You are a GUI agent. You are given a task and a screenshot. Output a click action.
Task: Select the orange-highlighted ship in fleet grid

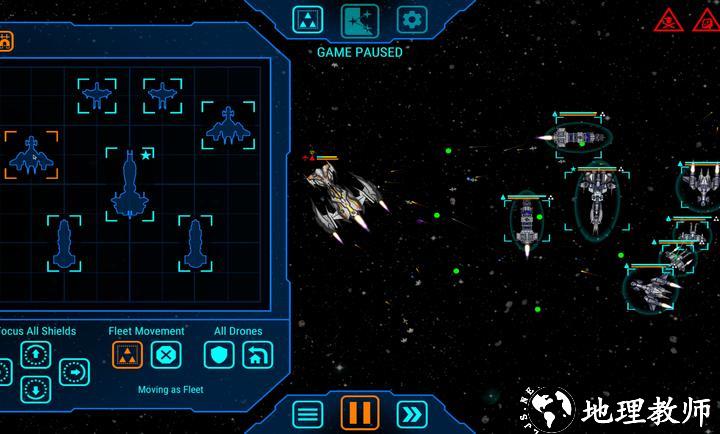pyautogui.click(x=31, y=155)
